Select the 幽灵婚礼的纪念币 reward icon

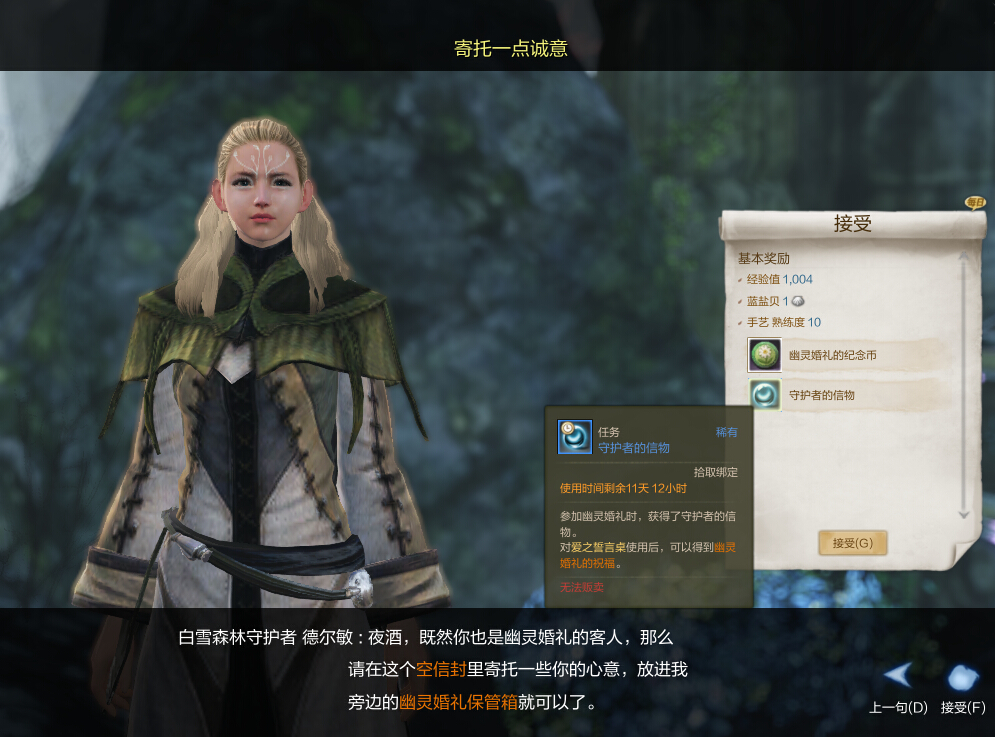pos(765,355)
